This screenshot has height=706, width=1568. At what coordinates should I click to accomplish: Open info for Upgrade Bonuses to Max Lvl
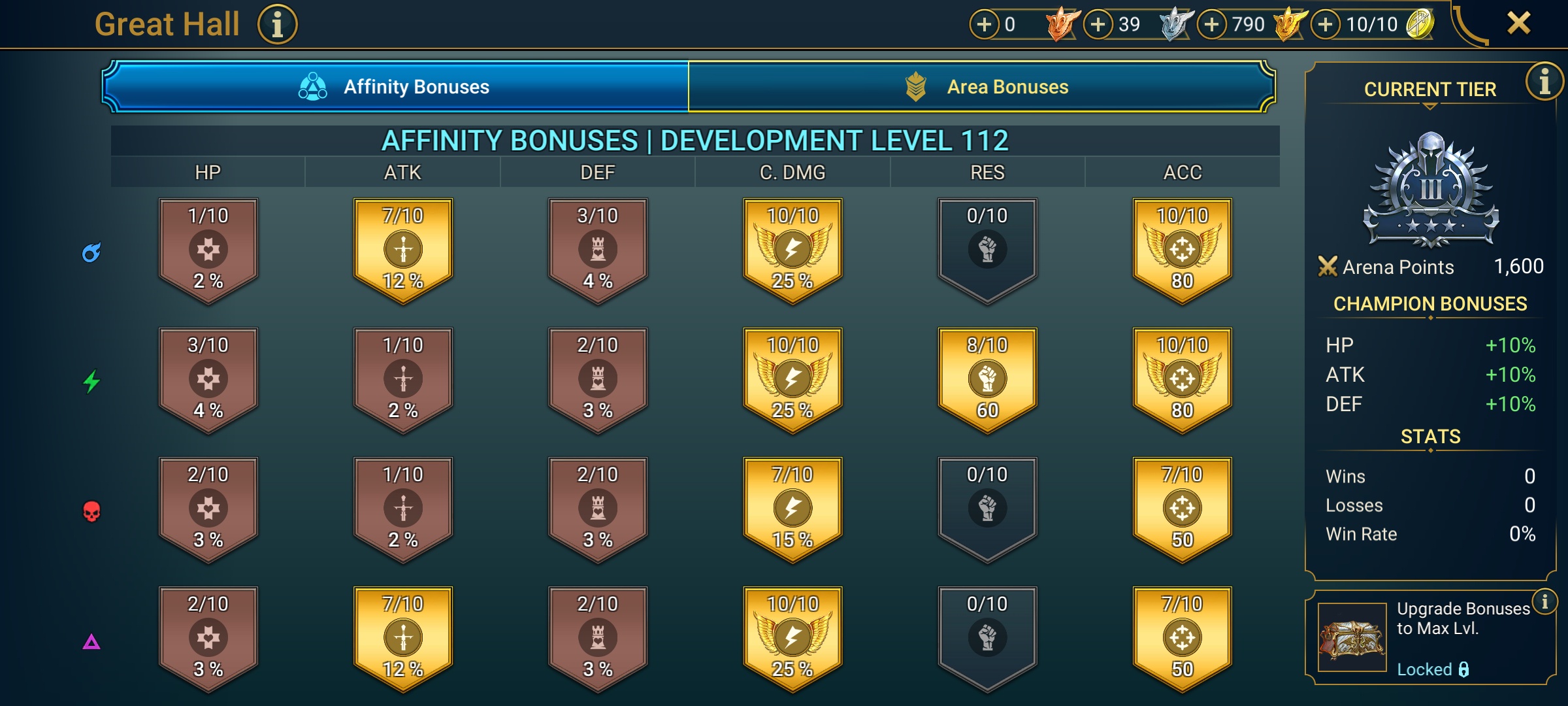click(x=1544, y=601)
